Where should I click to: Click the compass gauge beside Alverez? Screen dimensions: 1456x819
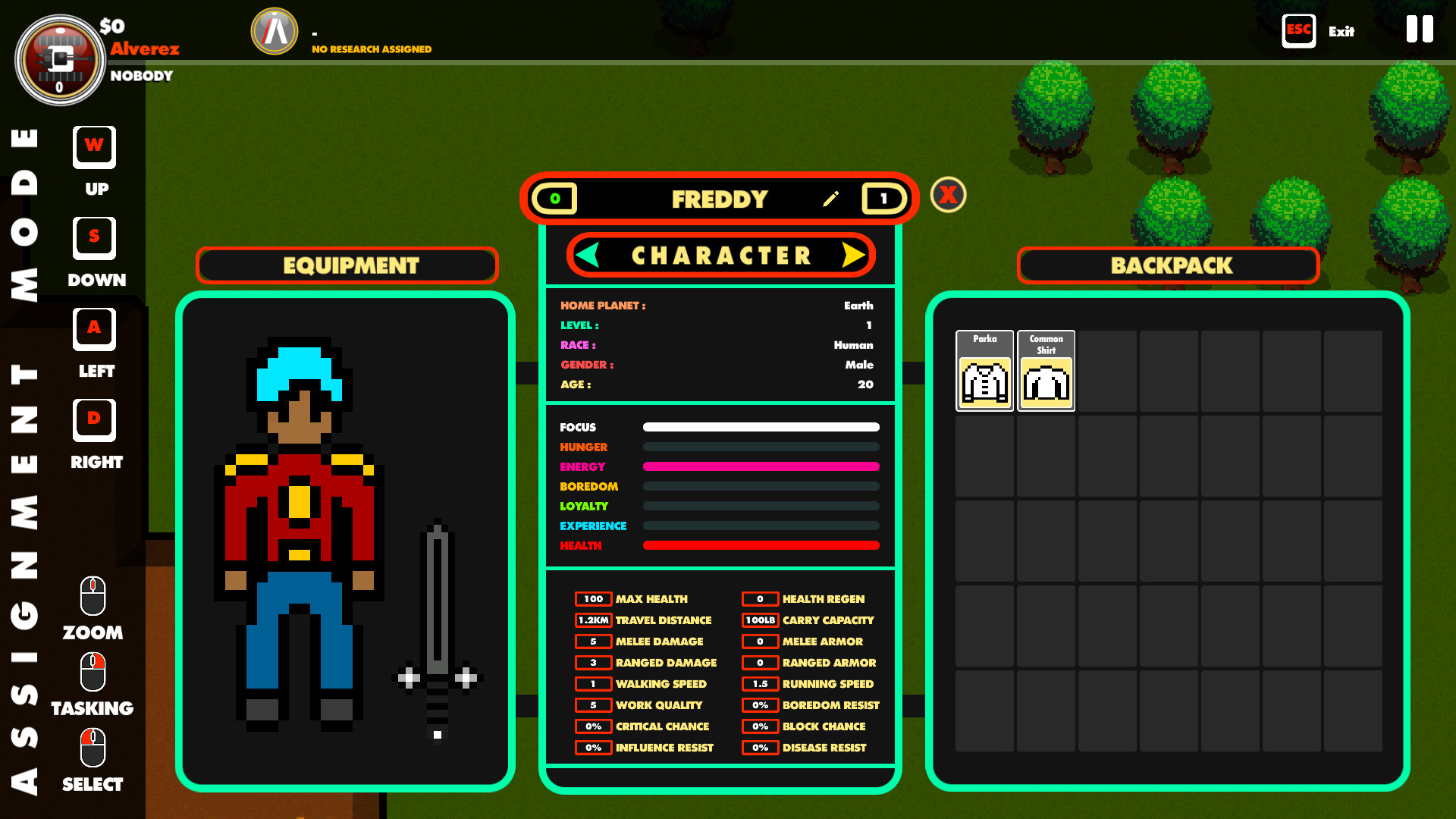[61, 60]
